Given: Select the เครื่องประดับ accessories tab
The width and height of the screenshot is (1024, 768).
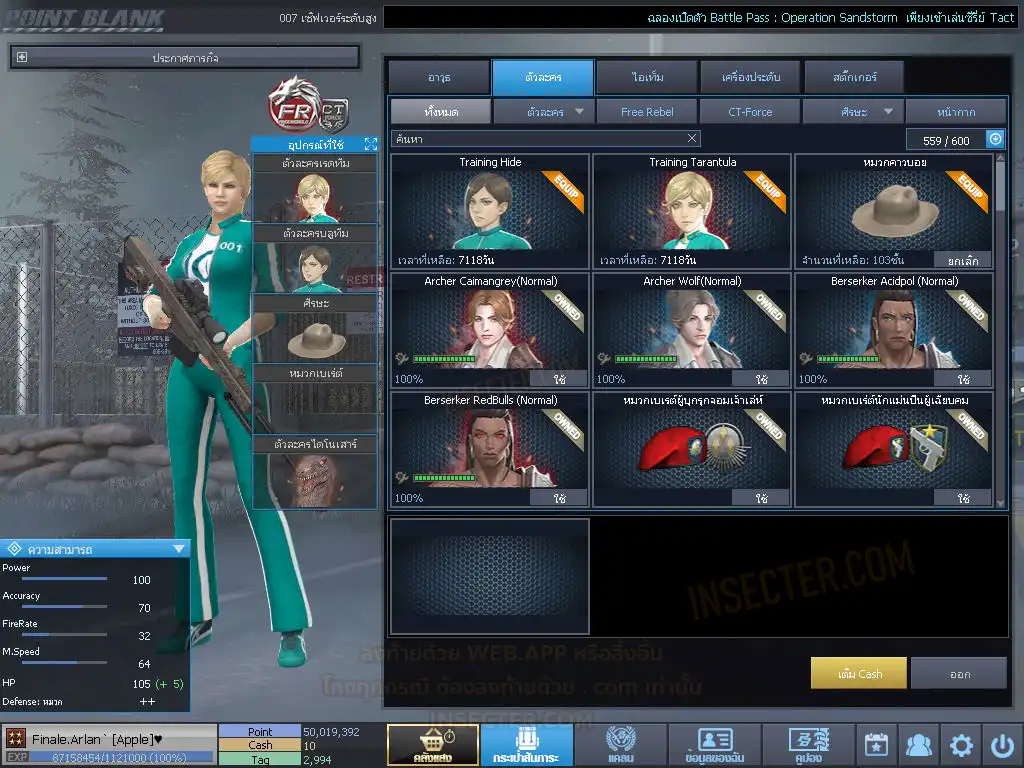Looking at the screenshot, I should pos(750,77).
